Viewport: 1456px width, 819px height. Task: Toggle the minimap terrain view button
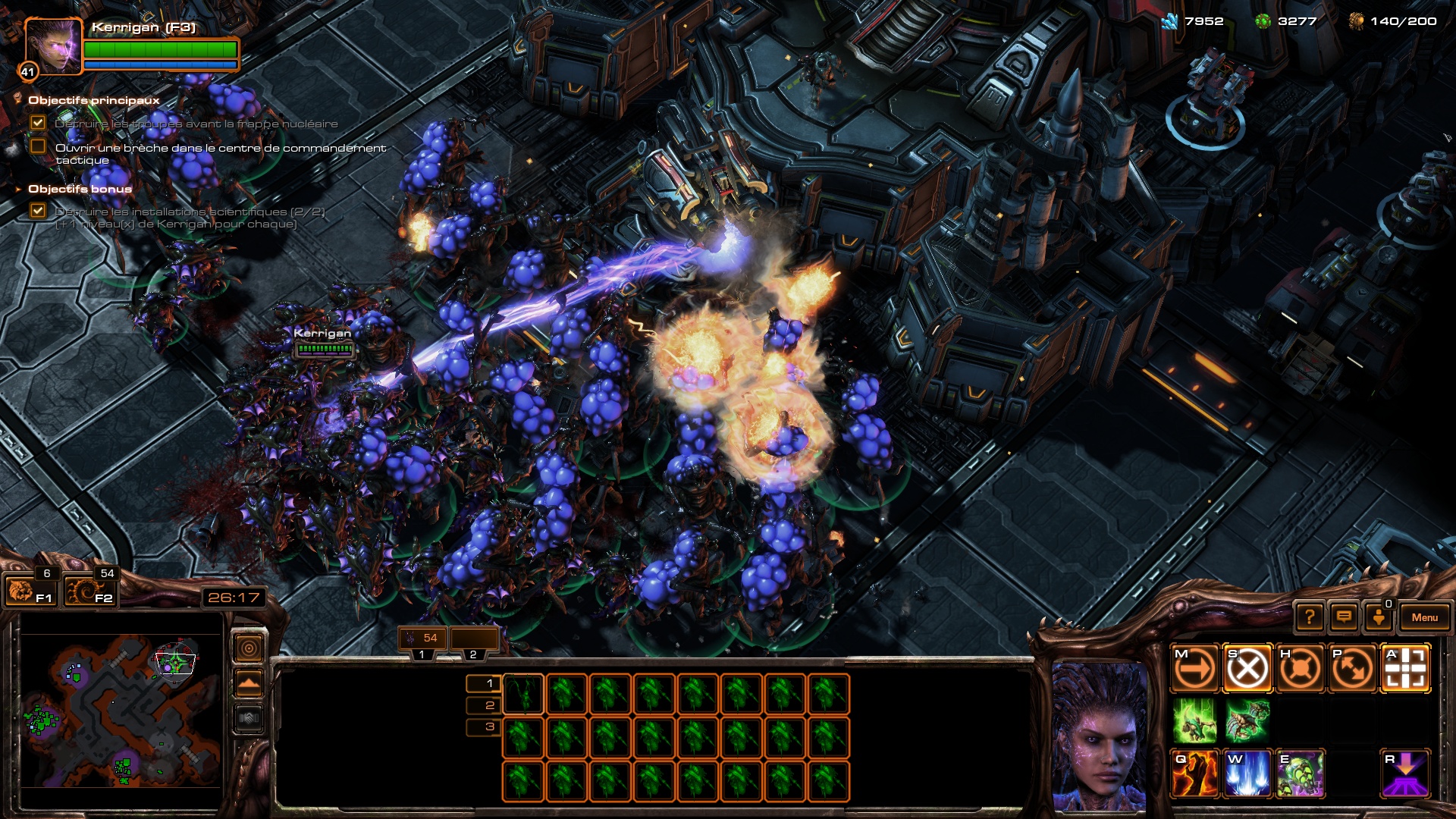[x=249, y=684]
